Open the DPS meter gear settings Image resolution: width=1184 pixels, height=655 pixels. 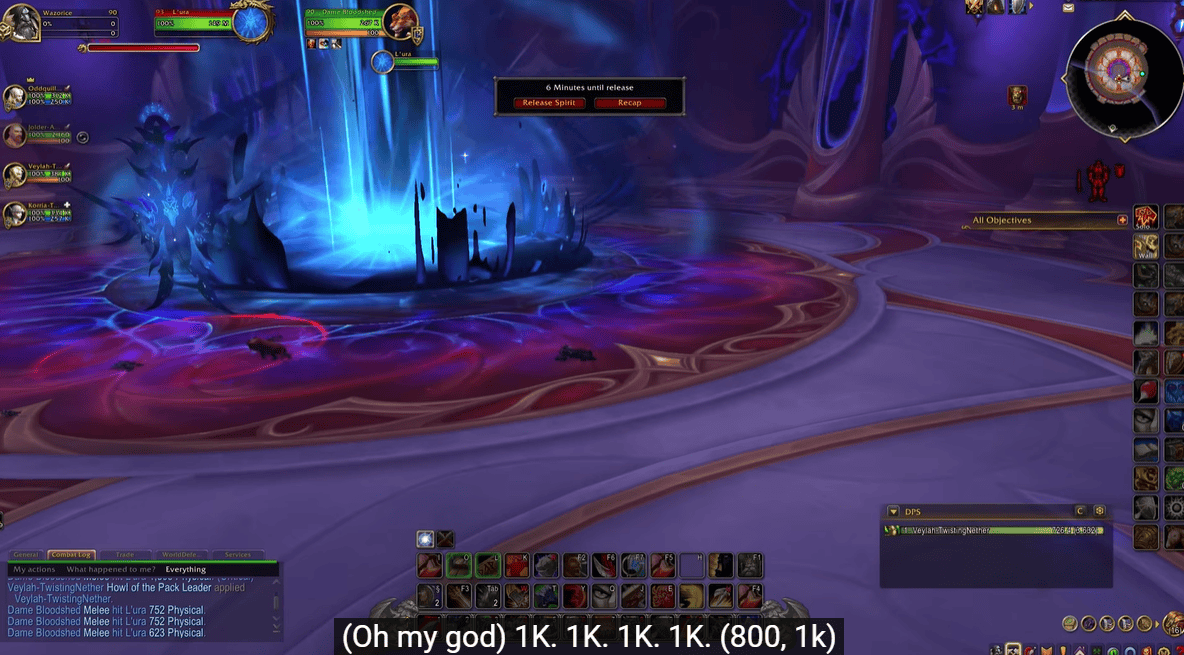1099,511
